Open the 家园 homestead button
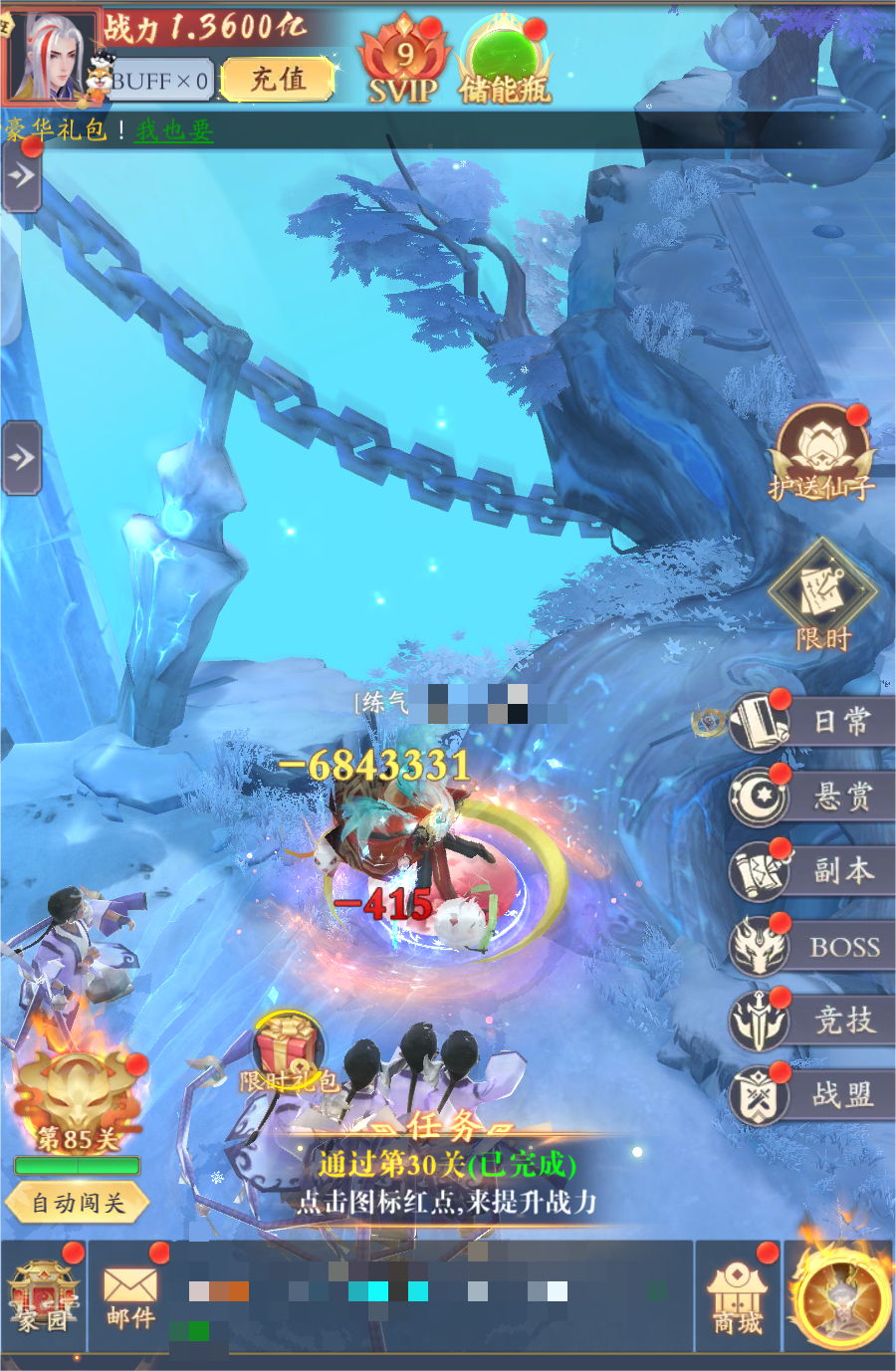This screenshot has height=1371, width=896. coord(43,1296)
